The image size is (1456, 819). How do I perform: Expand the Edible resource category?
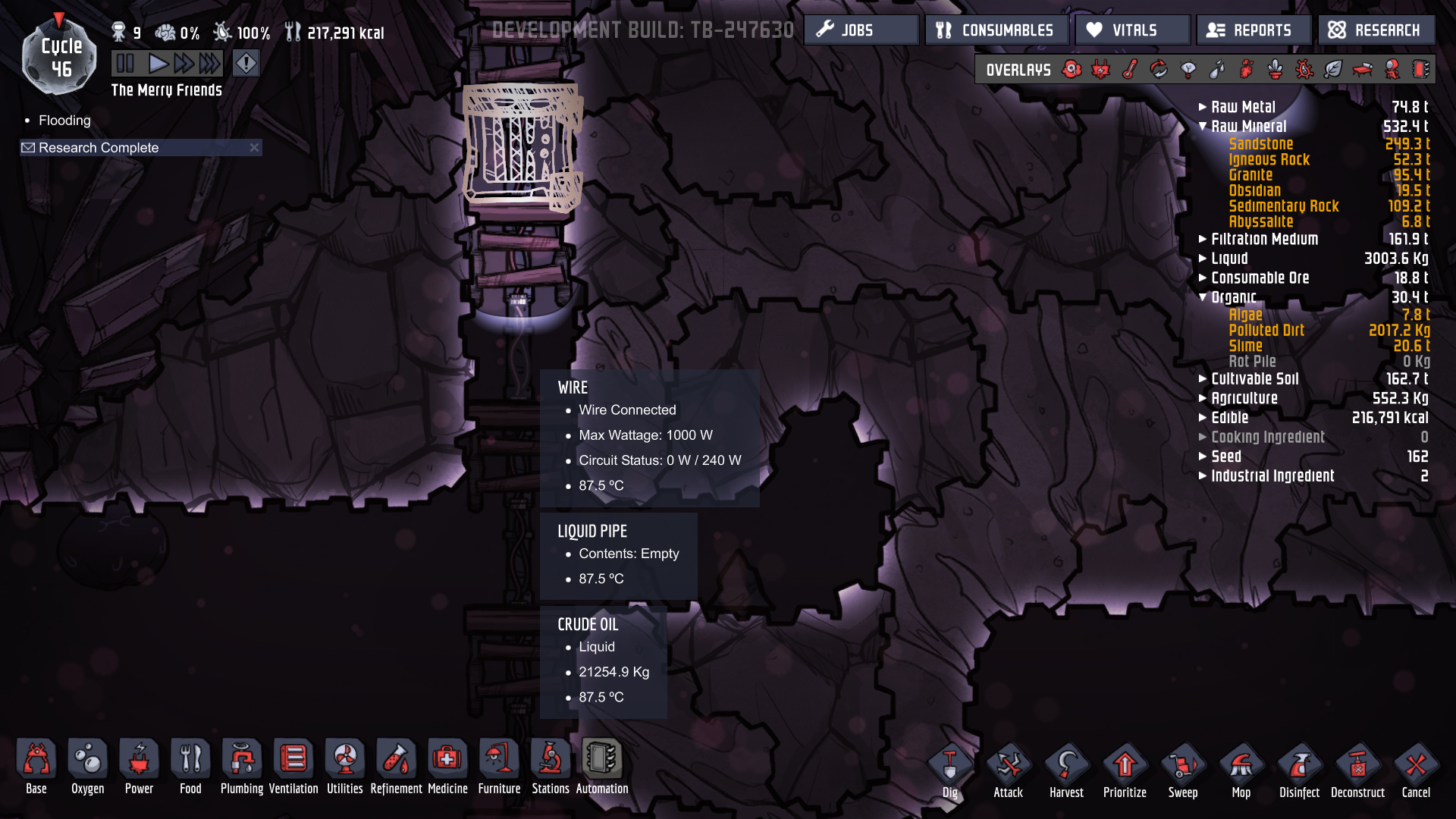click(1203, 417)
